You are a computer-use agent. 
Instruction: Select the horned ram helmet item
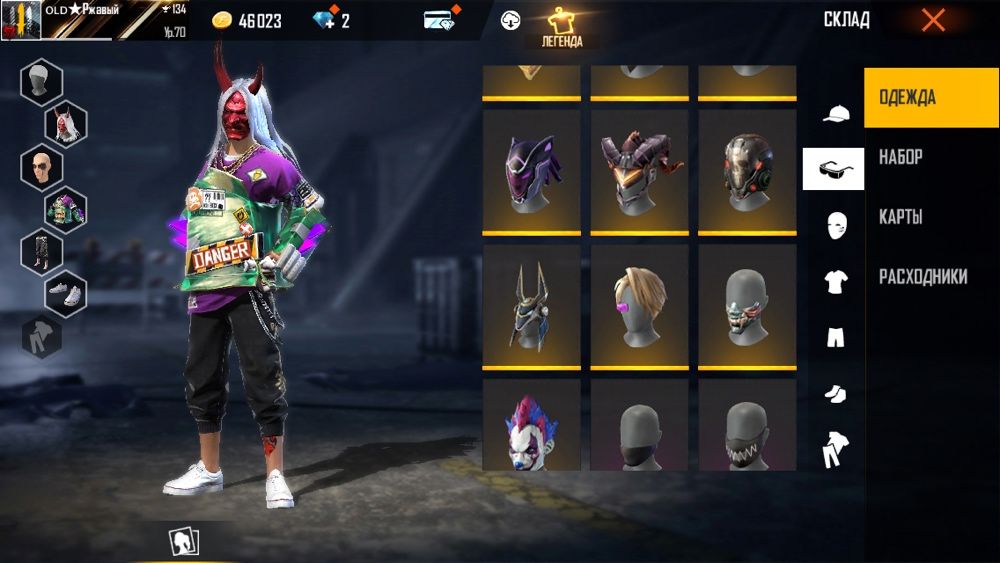[639, 172]
